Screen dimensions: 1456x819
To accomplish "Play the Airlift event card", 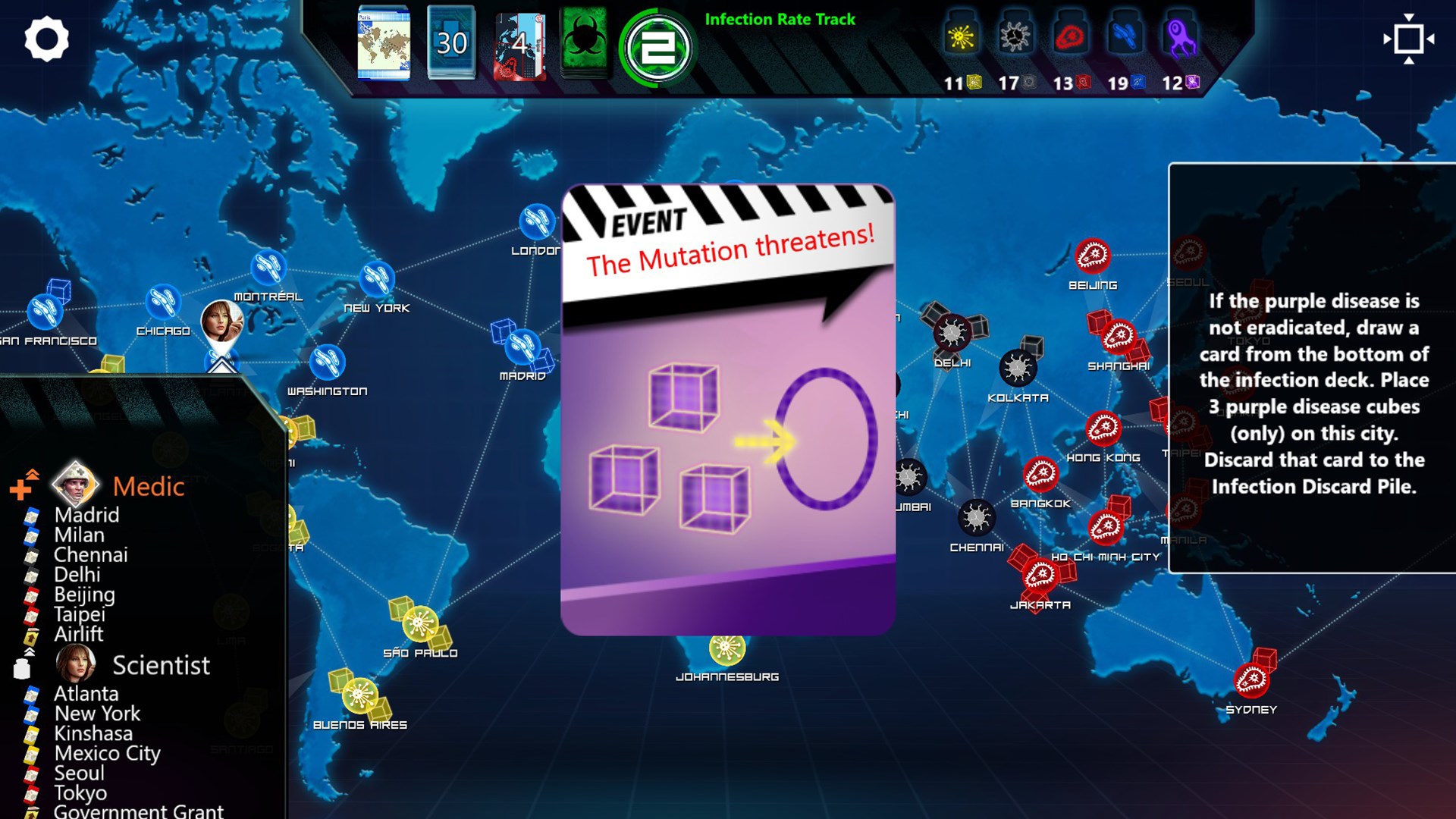I will tap(79, 635).
